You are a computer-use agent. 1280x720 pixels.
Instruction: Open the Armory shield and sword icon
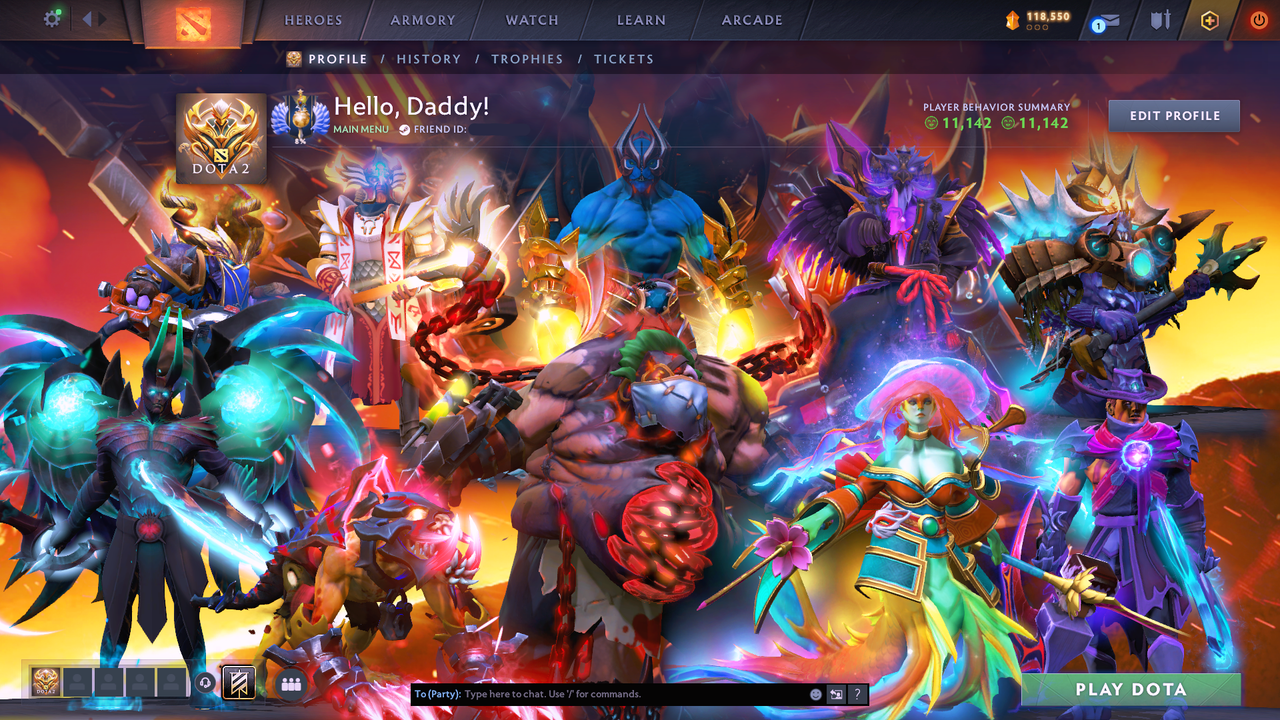pos(1161,20)
